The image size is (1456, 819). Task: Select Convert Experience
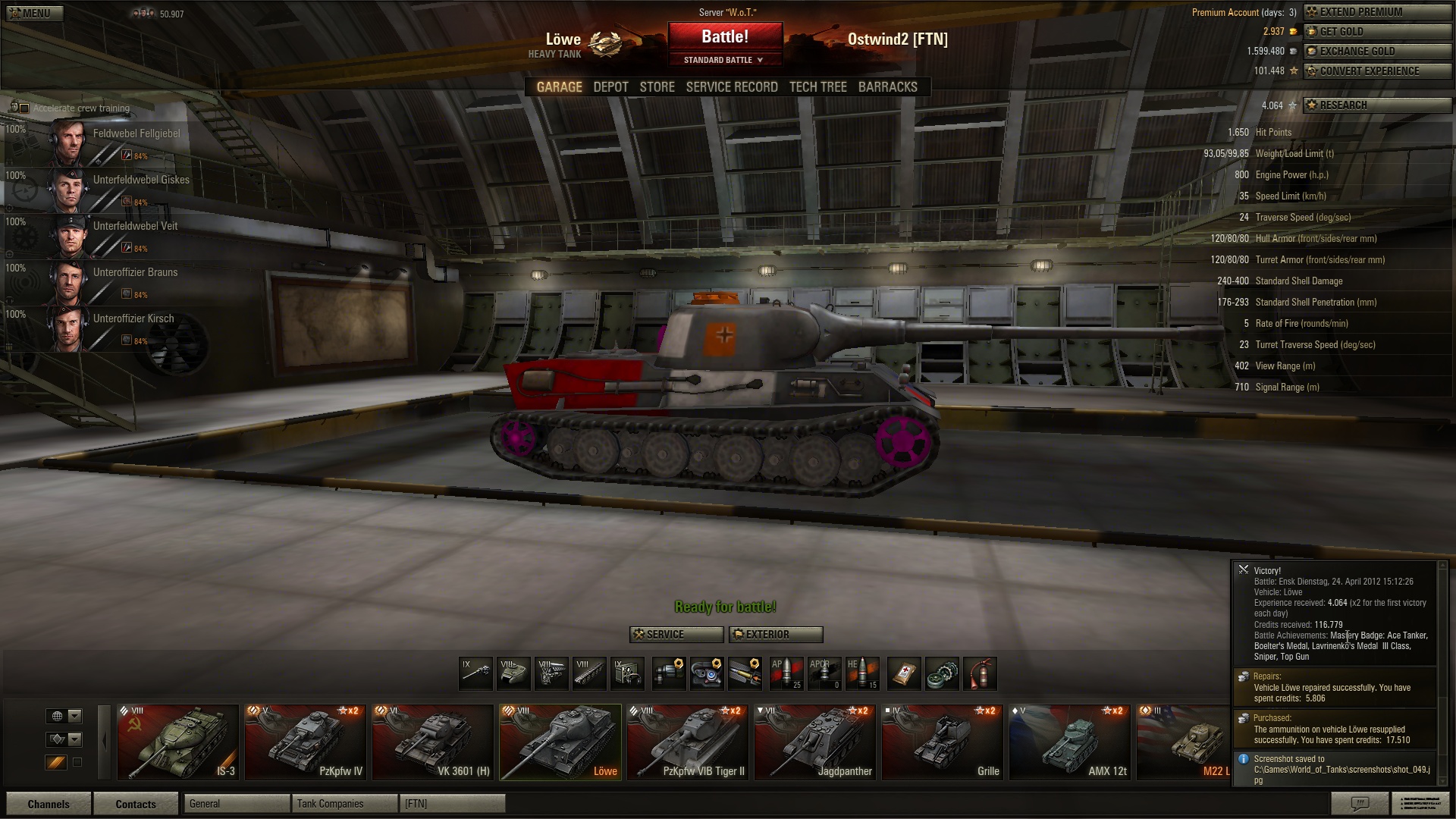(1376, 71)
